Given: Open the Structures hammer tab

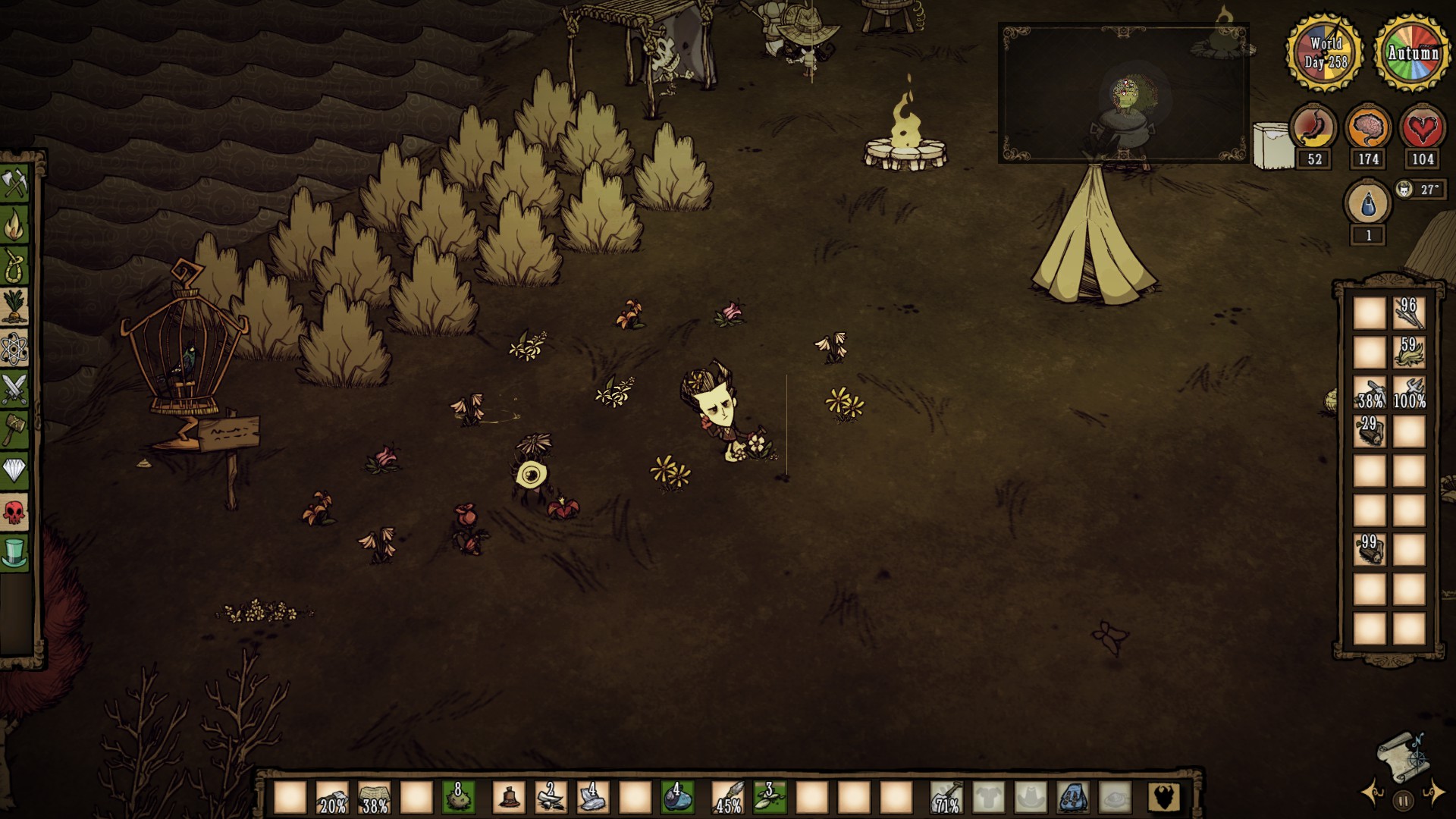Looking at the screenshot, I should click(x=14, y=431).
